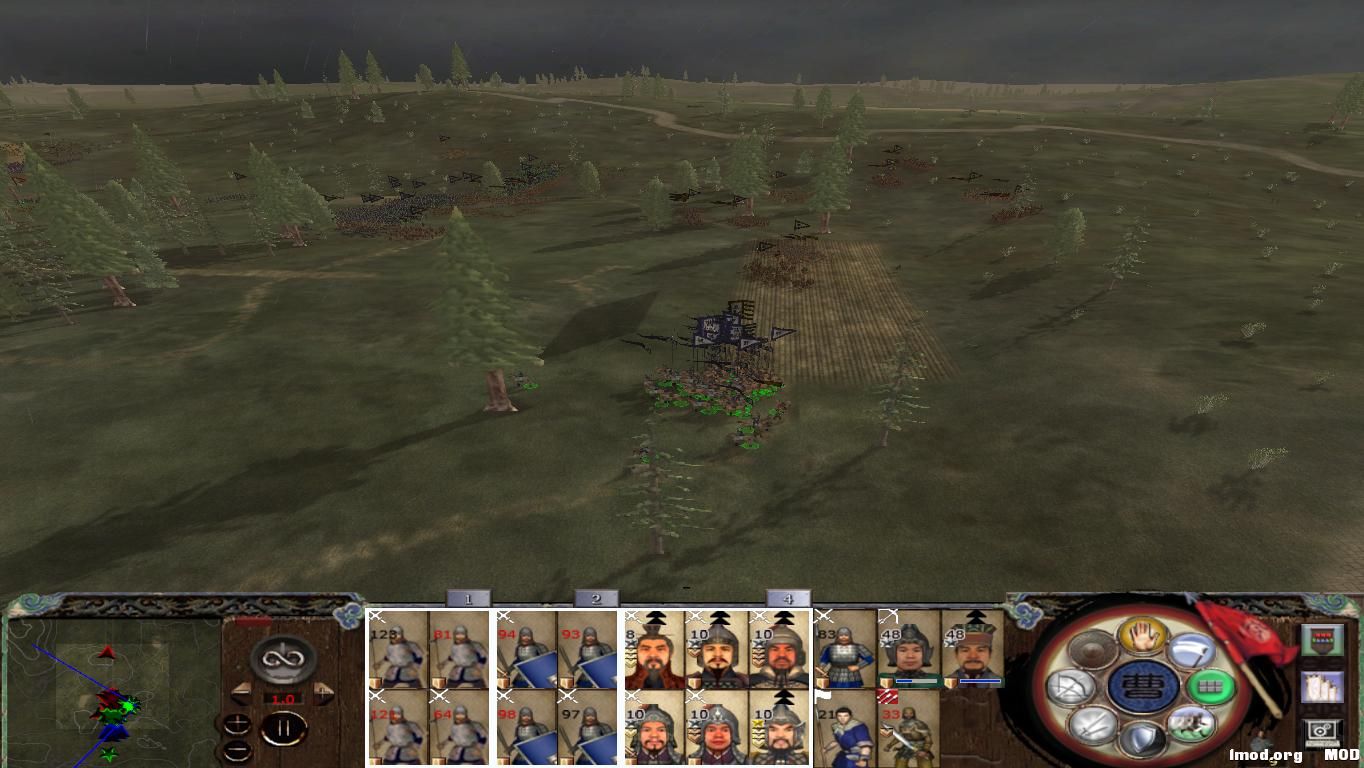Select the halt orders hand icon
The width and height of the screenshot is (1364, 768).
pyautogui.click(x=1143, y=635)
